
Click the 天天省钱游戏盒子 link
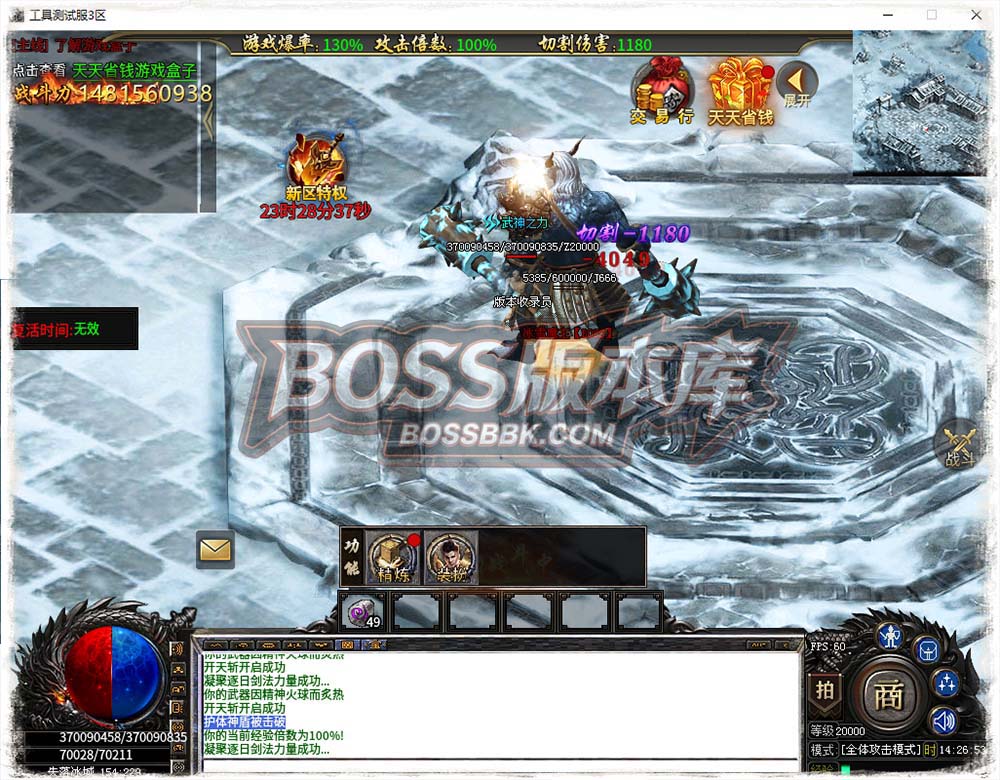pyautogui.click(x=134, y=71)
